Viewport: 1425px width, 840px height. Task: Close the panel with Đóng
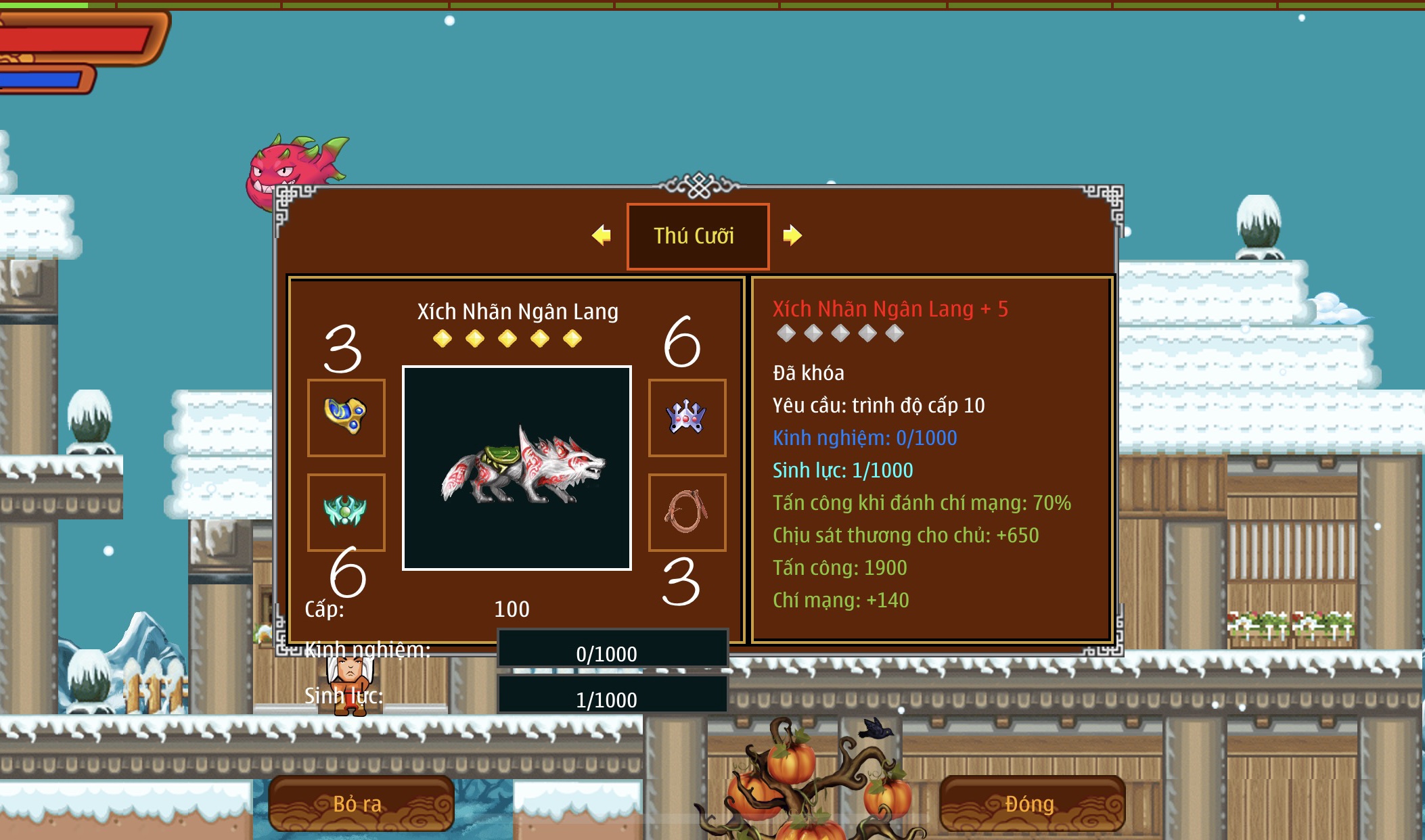coord(1032,803)
